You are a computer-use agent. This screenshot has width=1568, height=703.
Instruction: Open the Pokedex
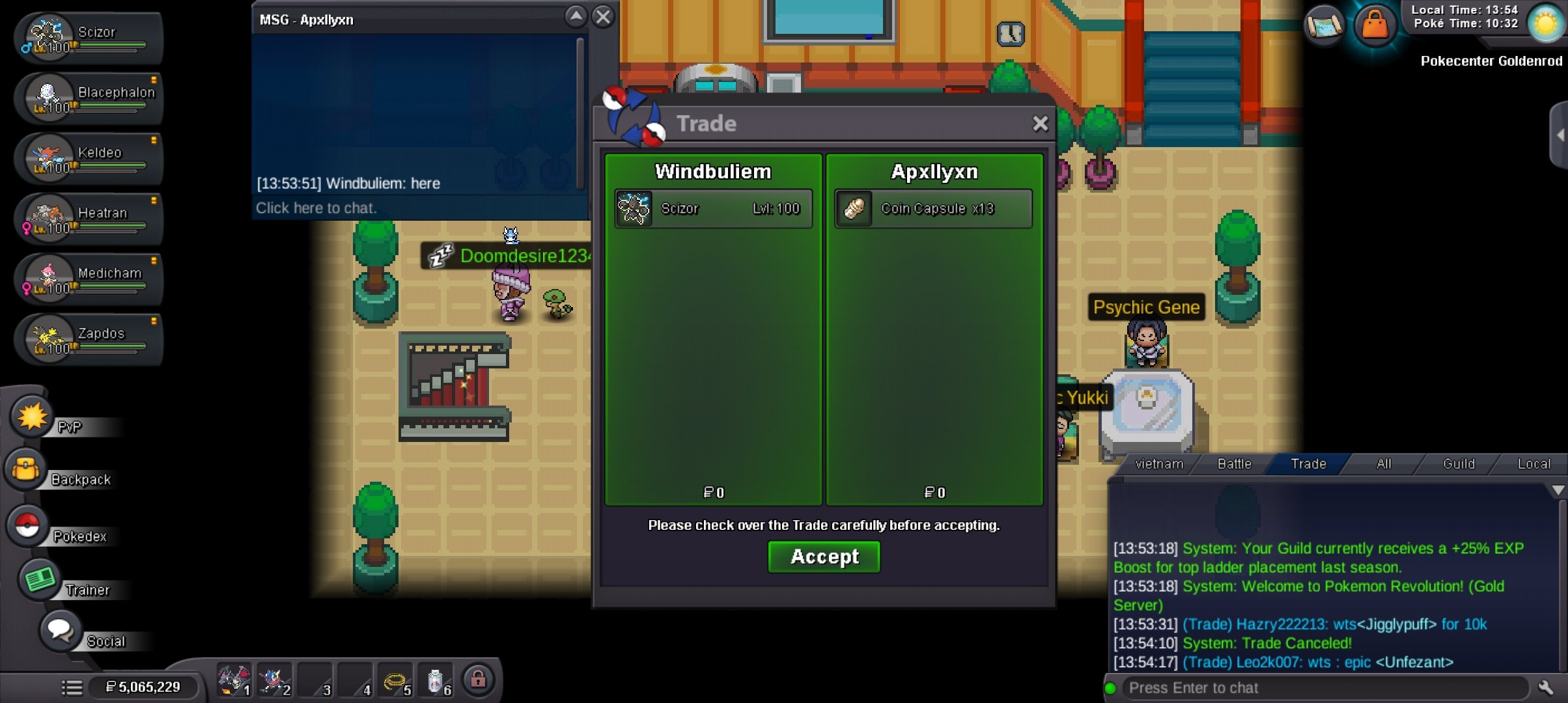(x=28, y=526)
